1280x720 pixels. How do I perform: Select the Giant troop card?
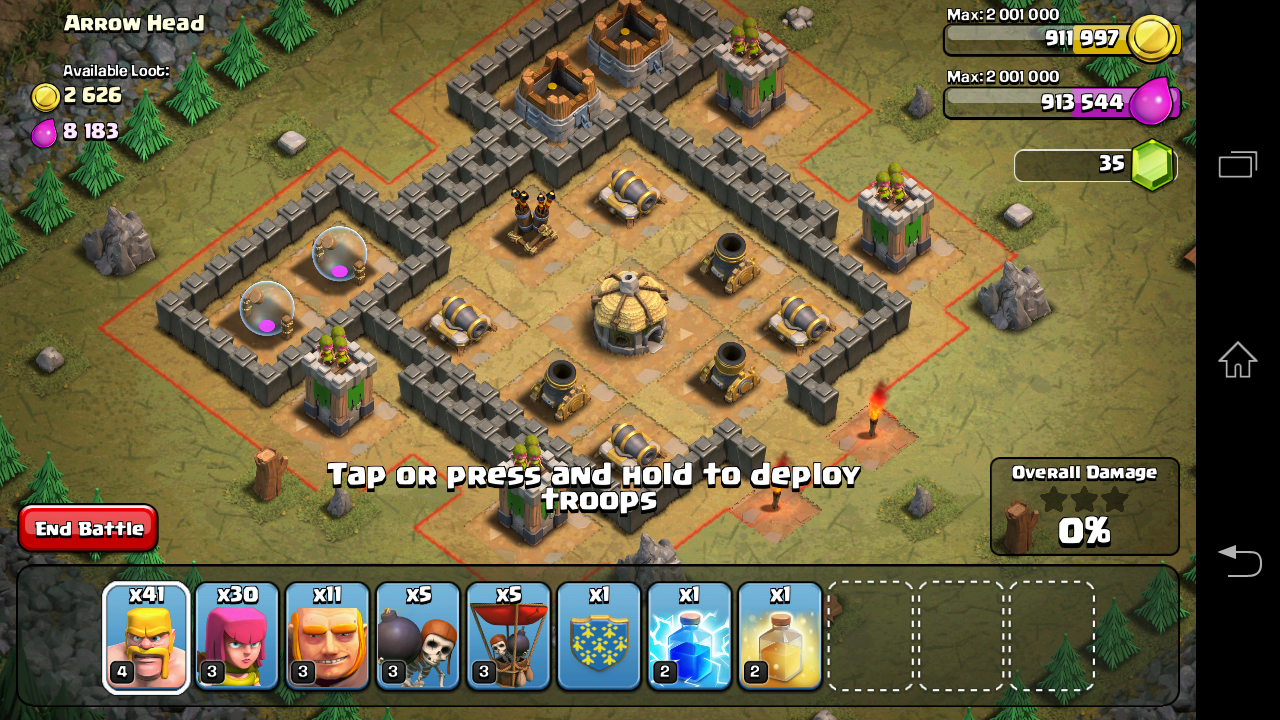(x=327, y=637)
